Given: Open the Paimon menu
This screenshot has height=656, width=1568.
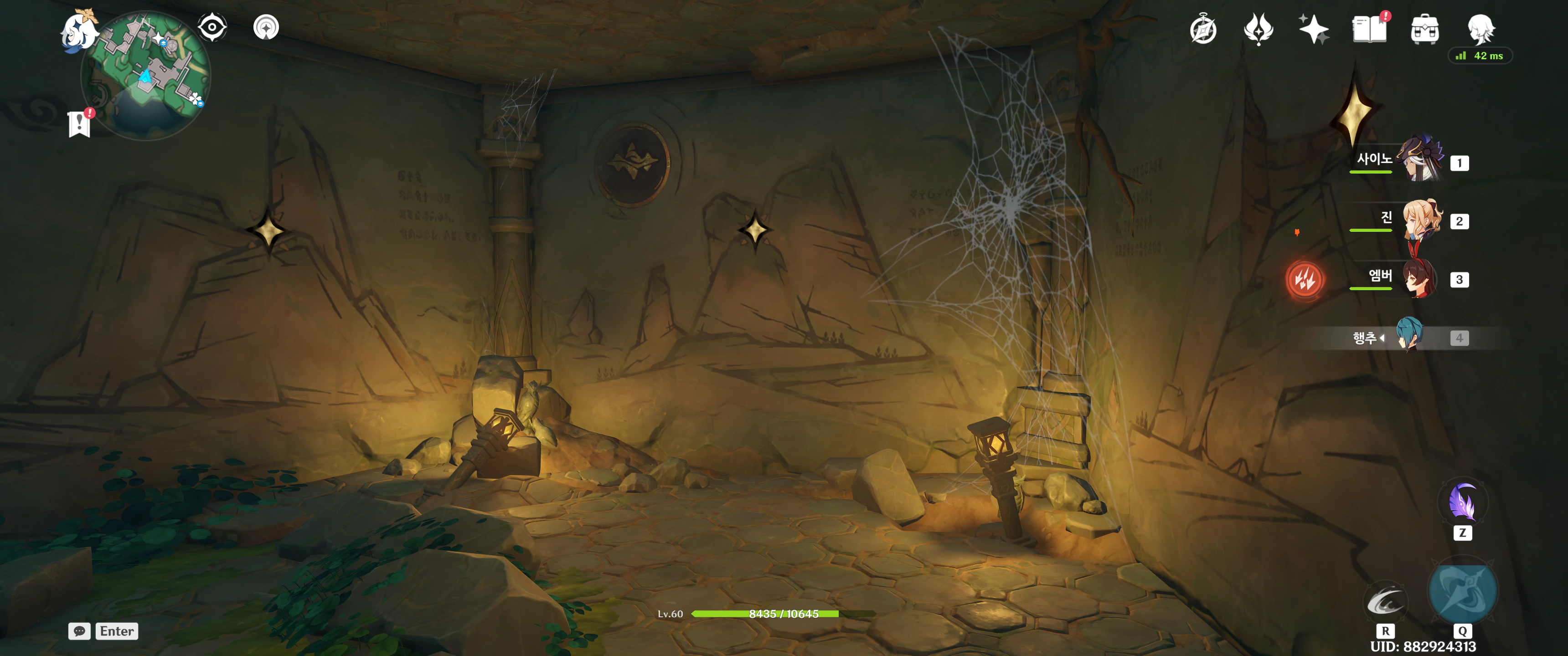Looking at the screenshot, I should coord(79,31).
